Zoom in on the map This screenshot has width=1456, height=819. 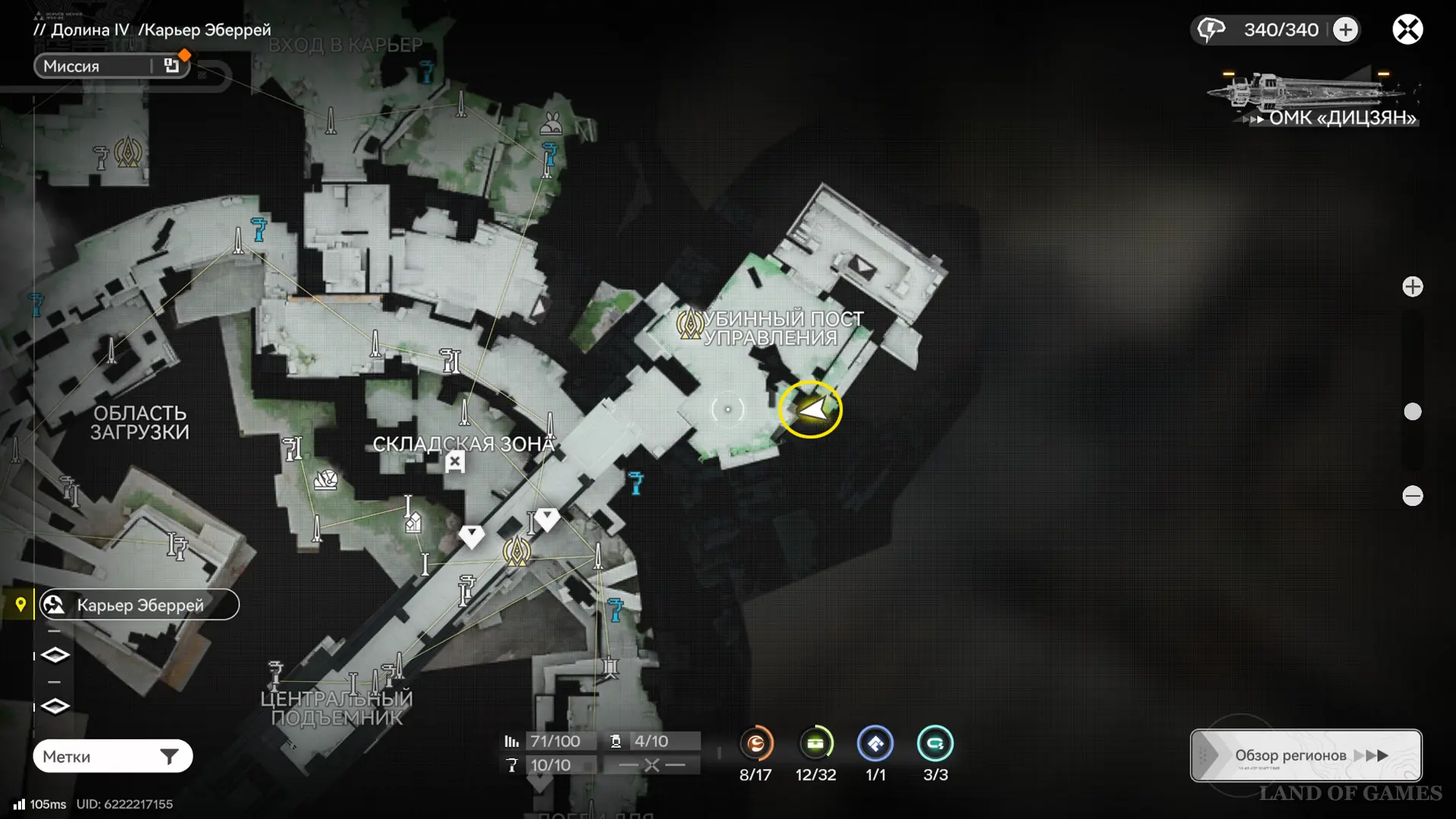coord(1412,287)
